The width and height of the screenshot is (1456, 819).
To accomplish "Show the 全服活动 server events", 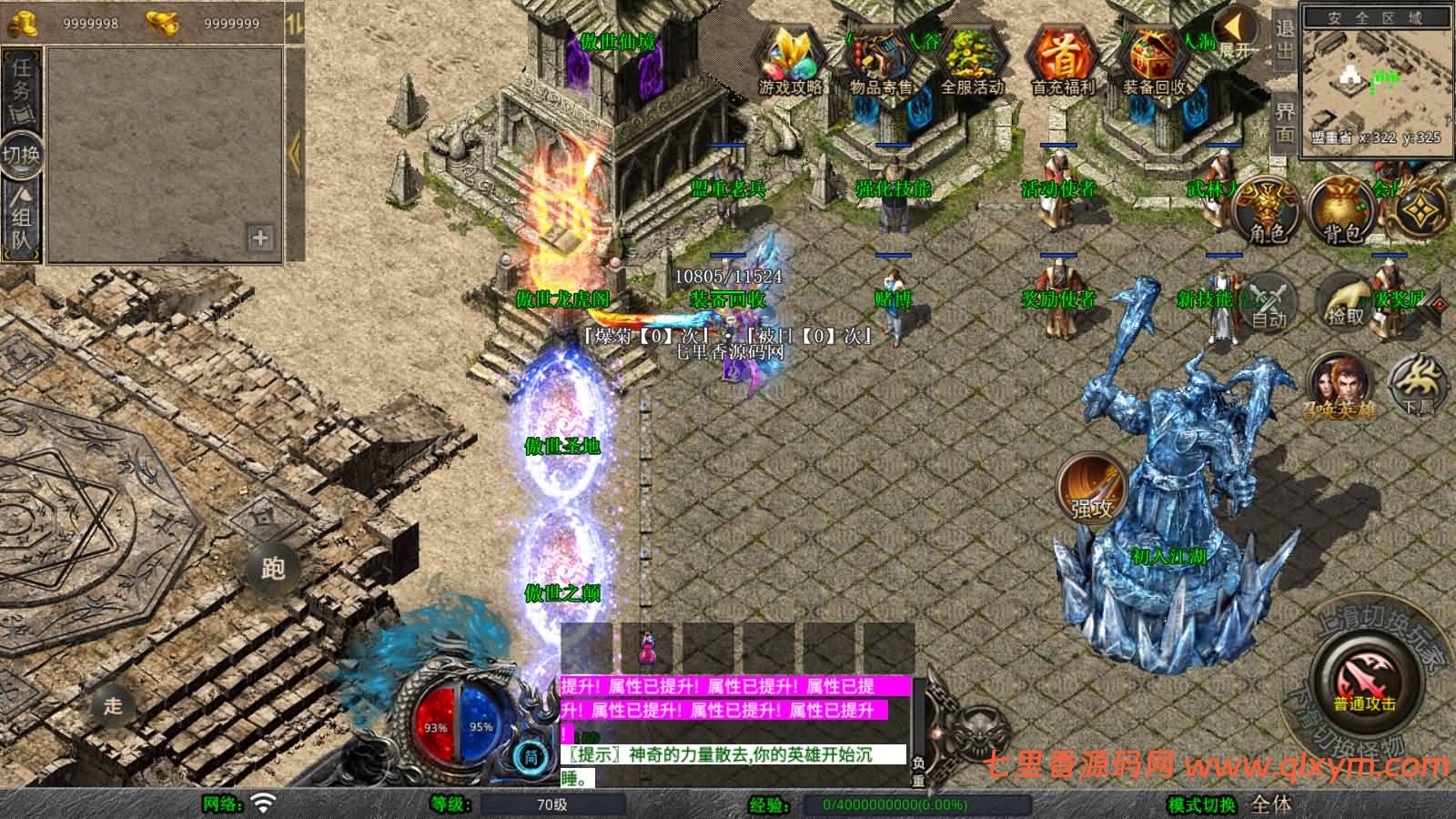I will pos(972,60).
